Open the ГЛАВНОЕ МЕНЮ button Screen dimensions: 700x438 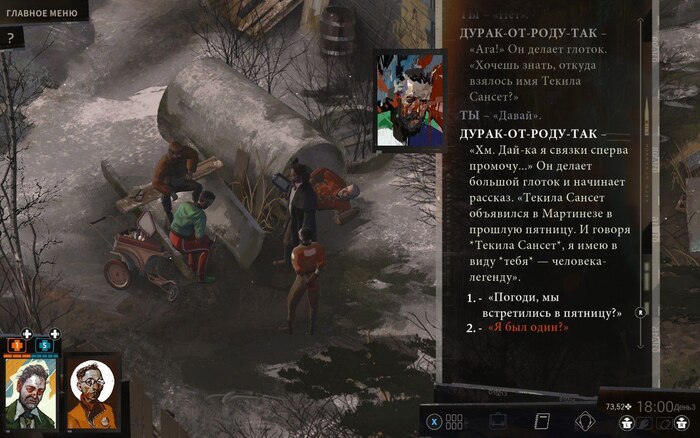point(42,11)
